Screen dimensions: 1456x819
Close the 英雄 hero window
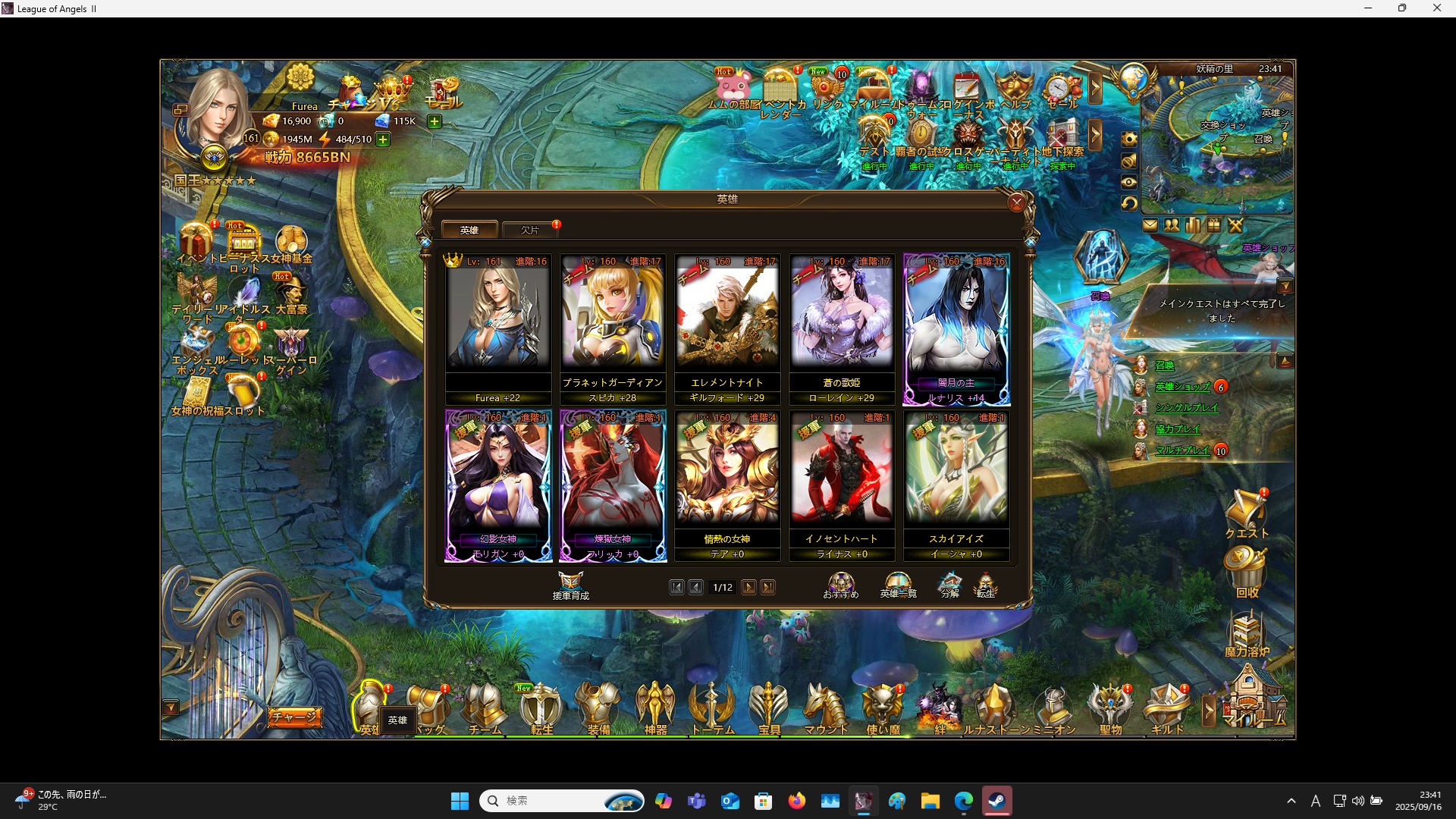(1017, 202)
